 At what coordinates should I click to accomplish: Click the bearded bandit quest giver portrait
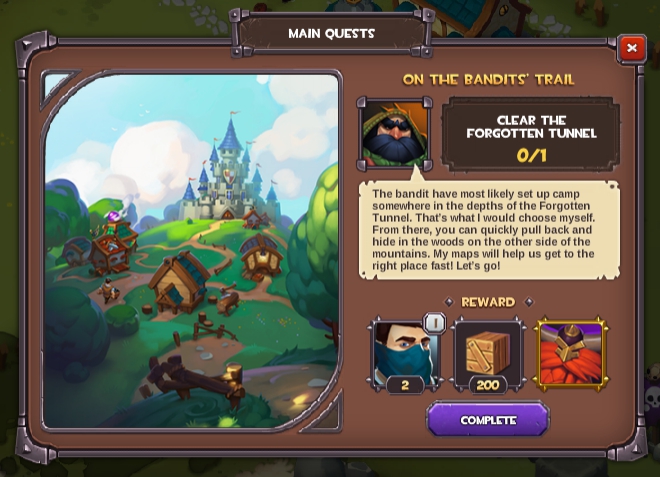coord(394,134)
